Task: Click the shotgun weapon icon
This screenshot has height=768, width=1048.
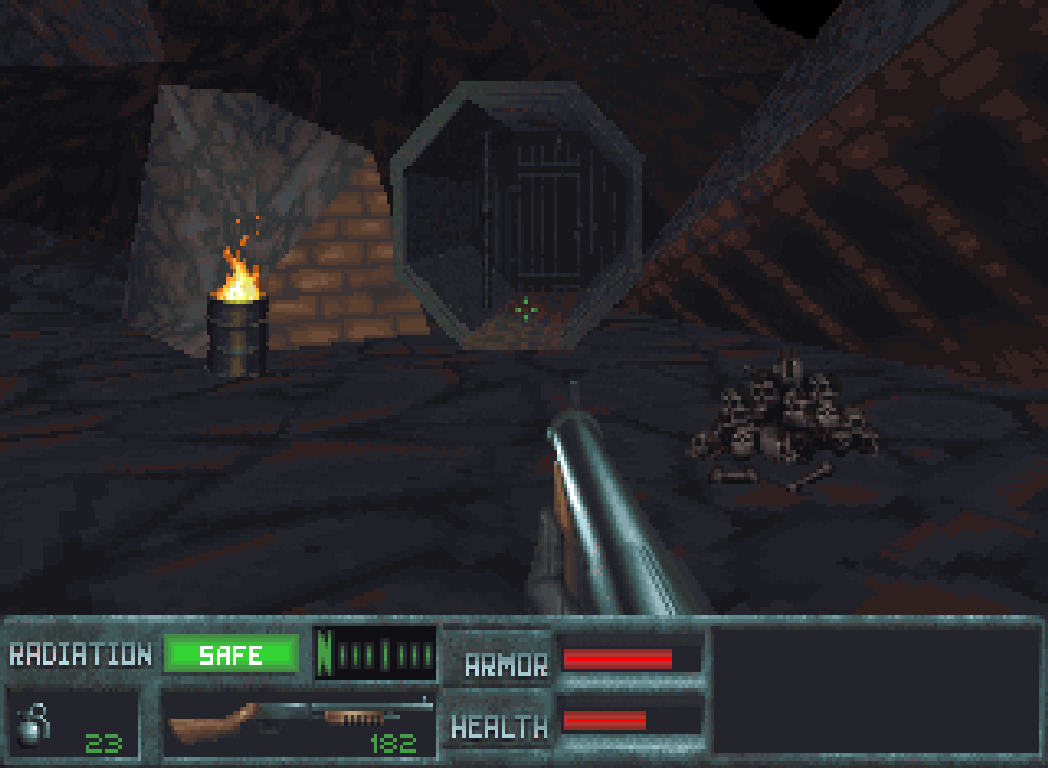Action: (x=300, y=716)
